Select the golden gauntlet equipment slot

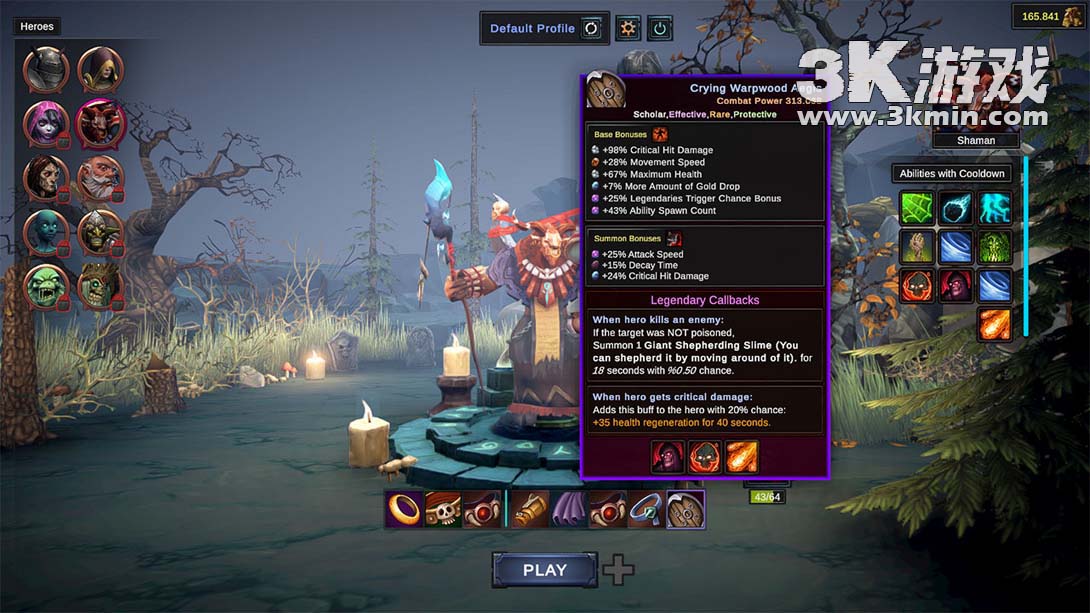531,509
